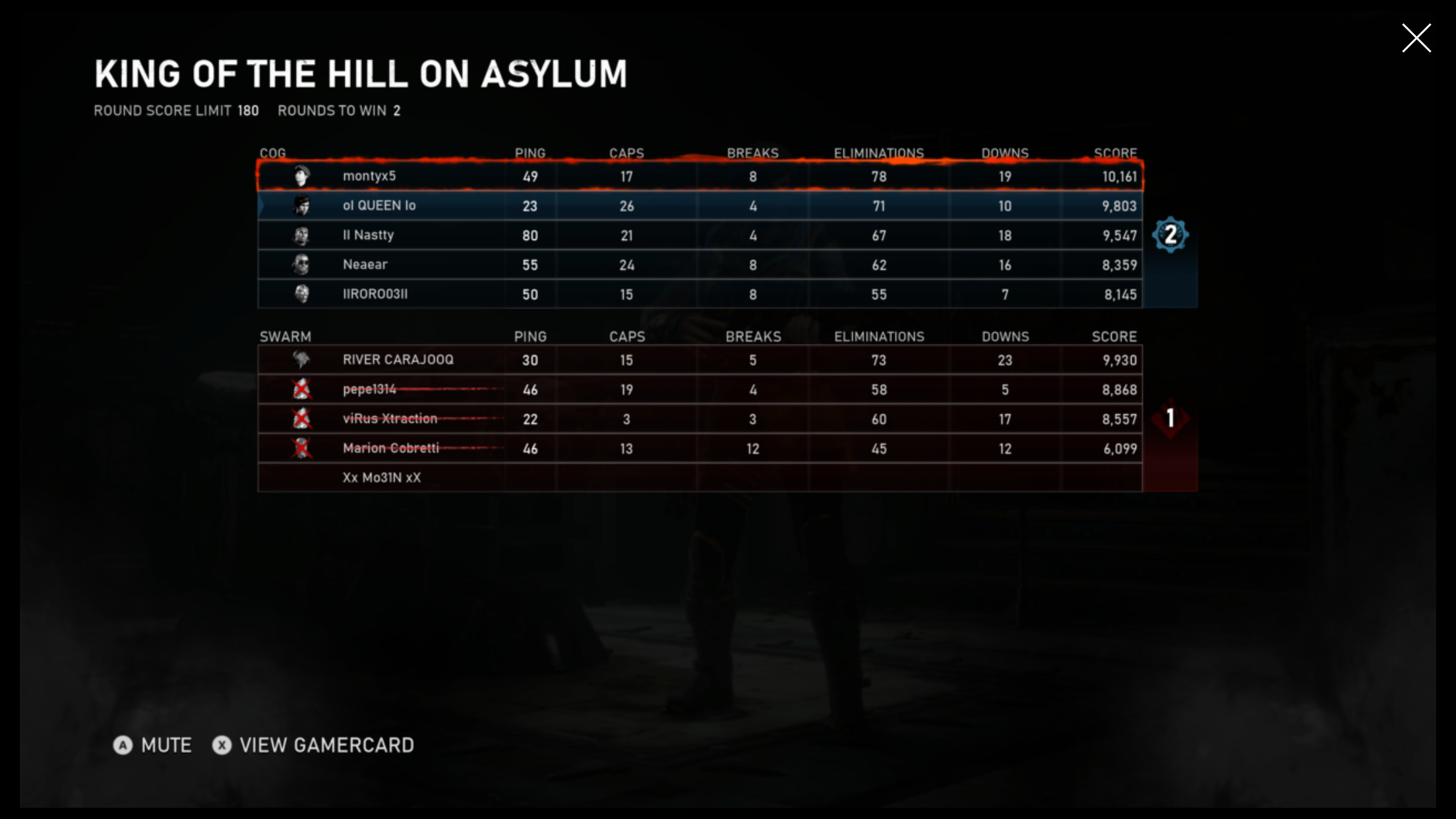The height and width of the screenshot is (819, 1456).
Task: Select the Xx Mo31N xX row
Action: point(699,477)
